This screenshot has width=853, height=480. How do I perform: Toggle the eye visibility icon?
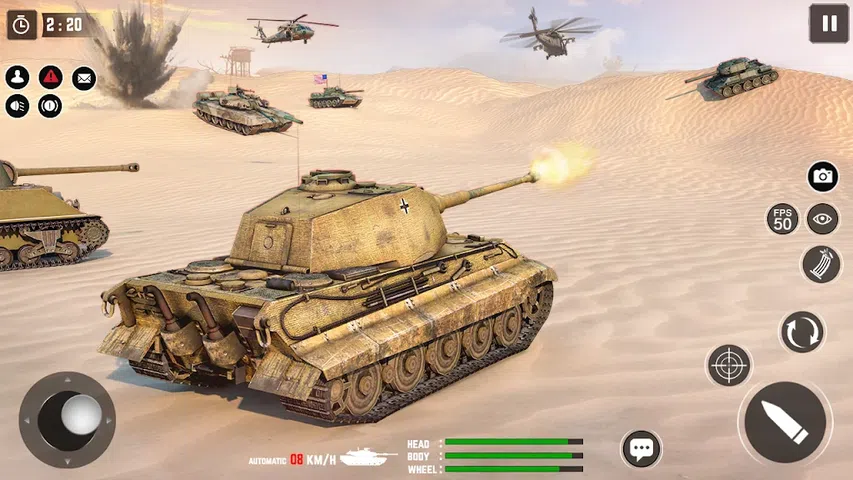point(822,219)
